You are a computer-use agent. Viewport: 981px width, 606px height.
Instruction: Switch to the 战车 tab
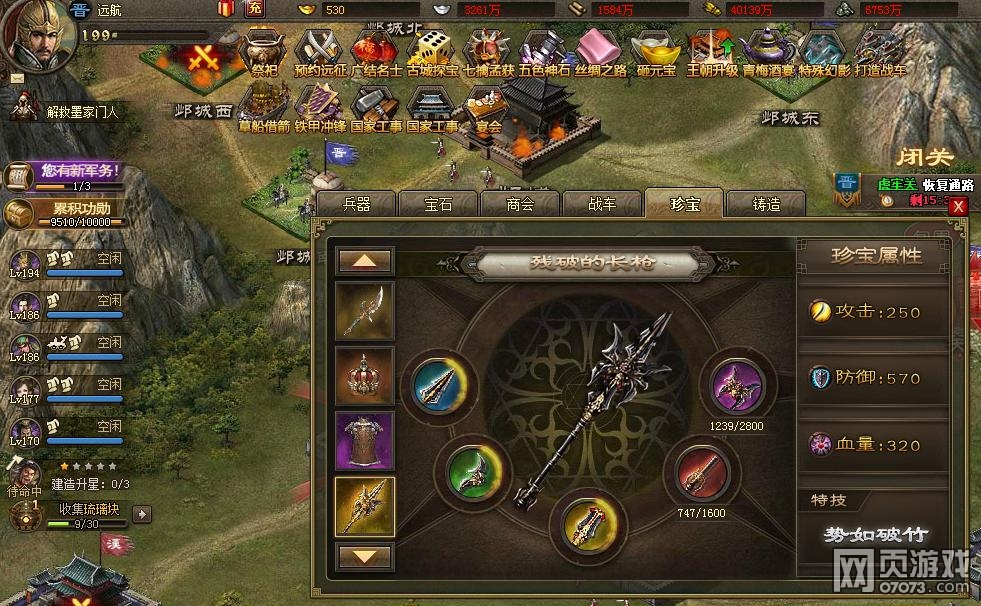click(602, 204)
